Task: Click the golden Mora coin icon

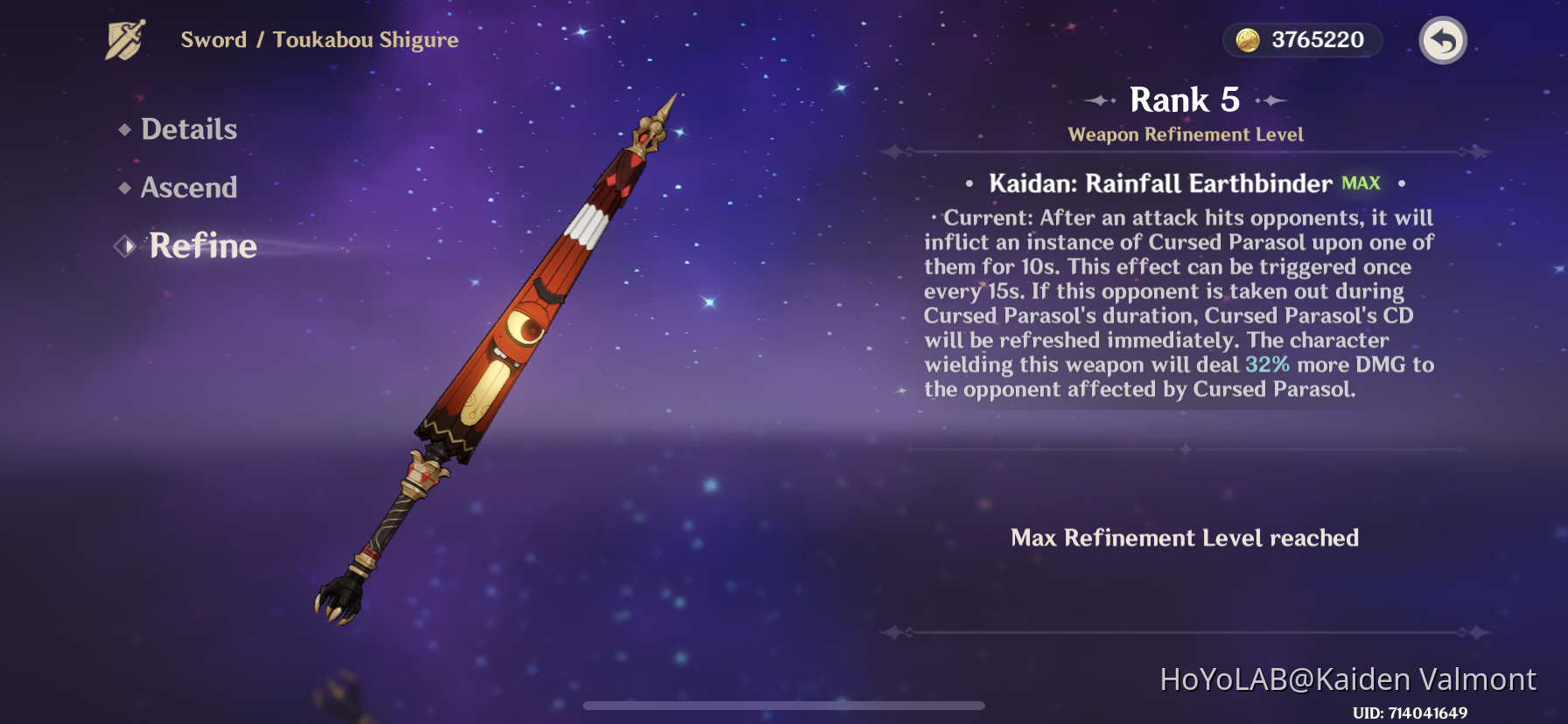Action: click(1247, 39)
